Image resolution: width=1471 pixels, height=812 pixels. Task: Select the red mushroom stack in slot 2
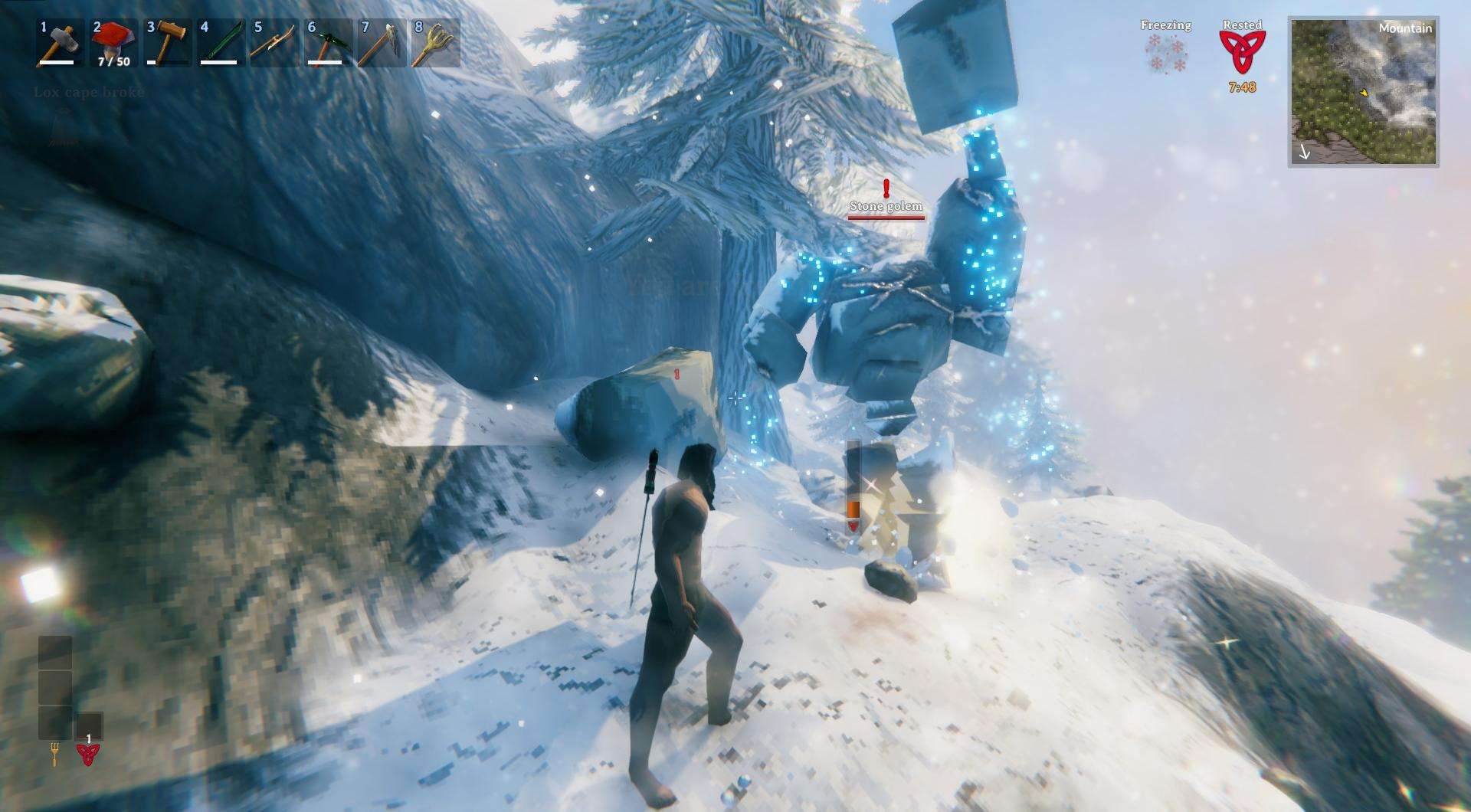point(113,43)
